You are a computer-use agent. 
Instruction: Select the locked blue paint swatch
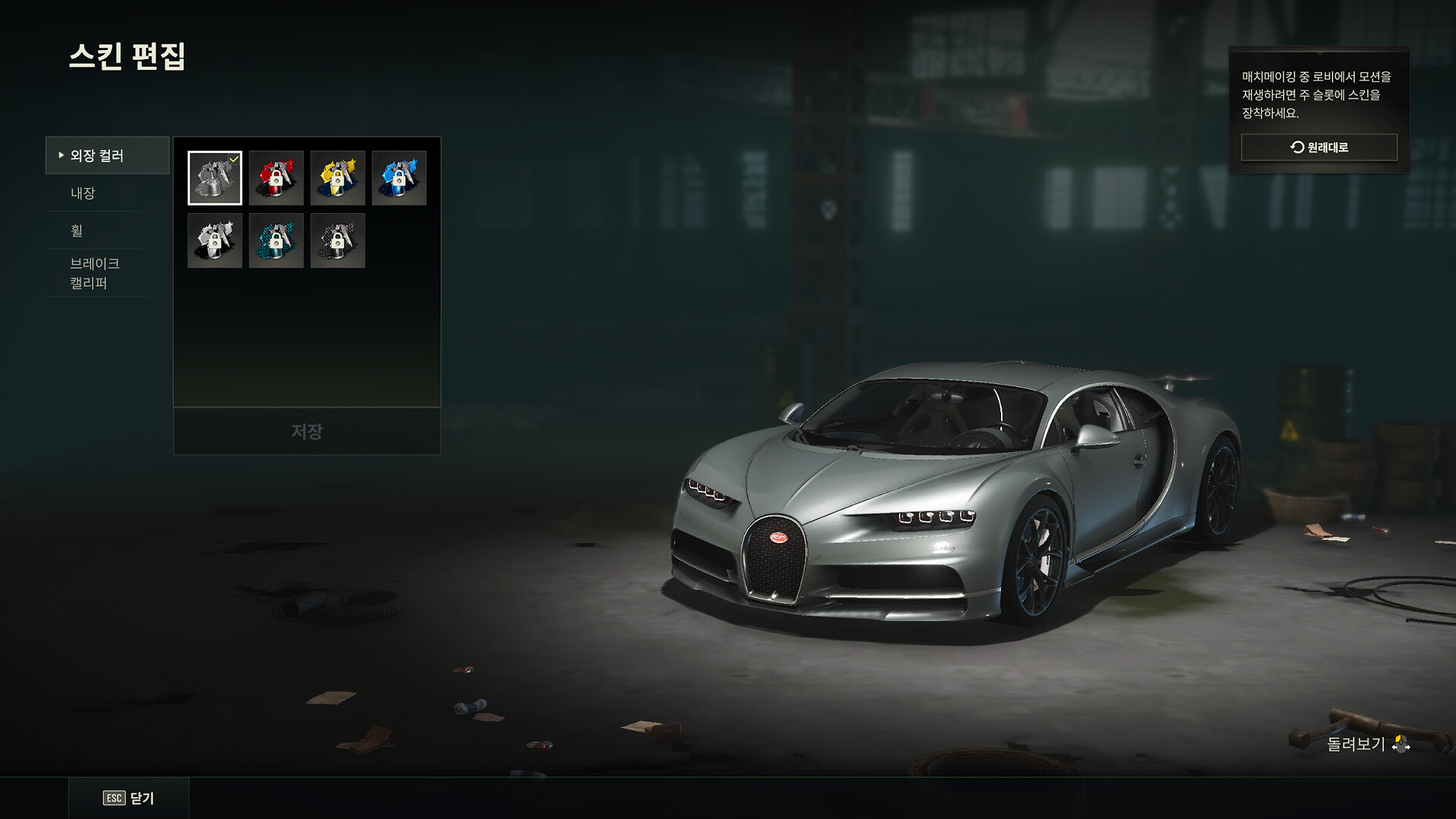(x=399, y=178)
